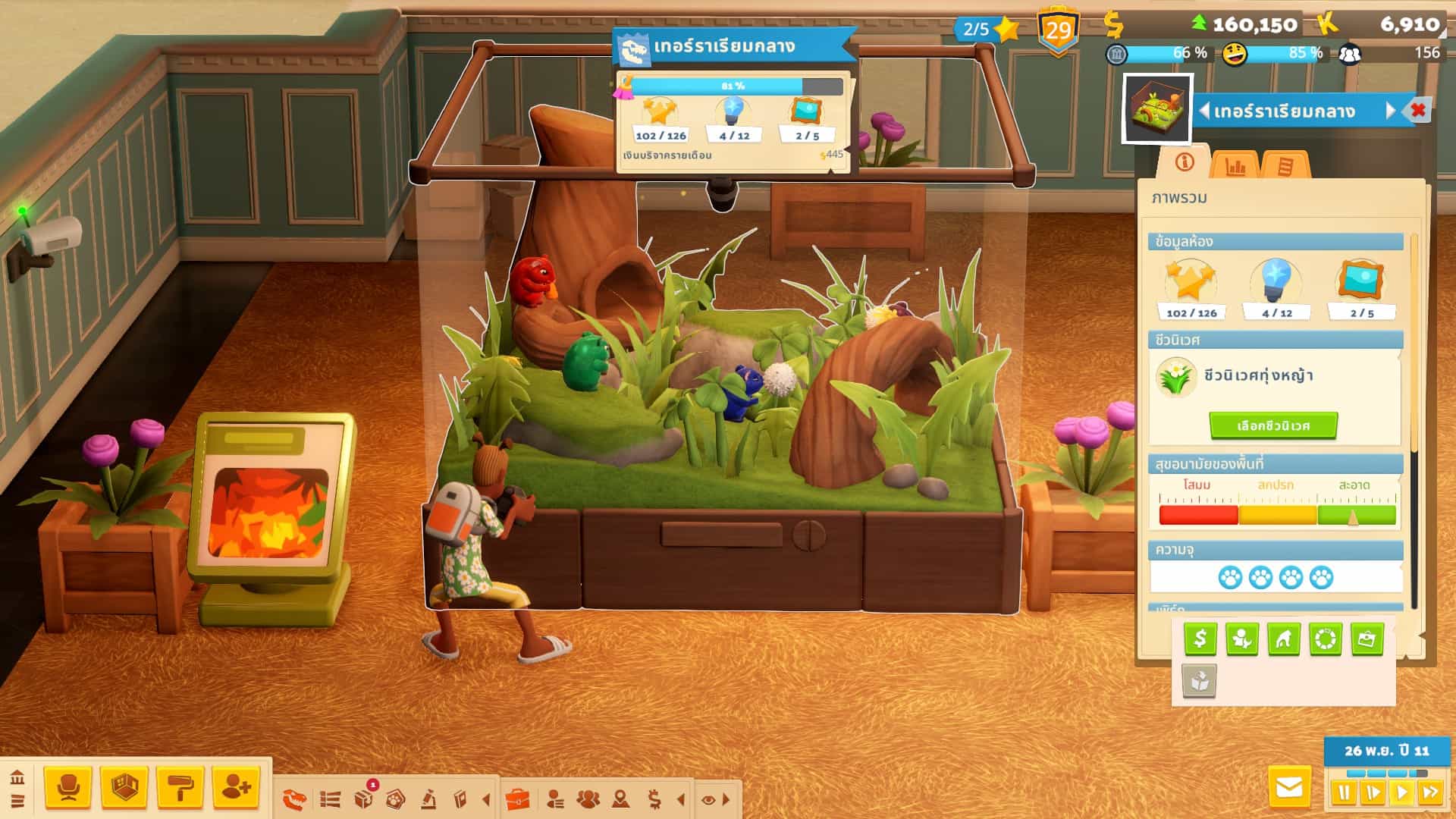1456x819 pixels.
Task: Close the terrarium info panel
Action: tap(1418, 111)
